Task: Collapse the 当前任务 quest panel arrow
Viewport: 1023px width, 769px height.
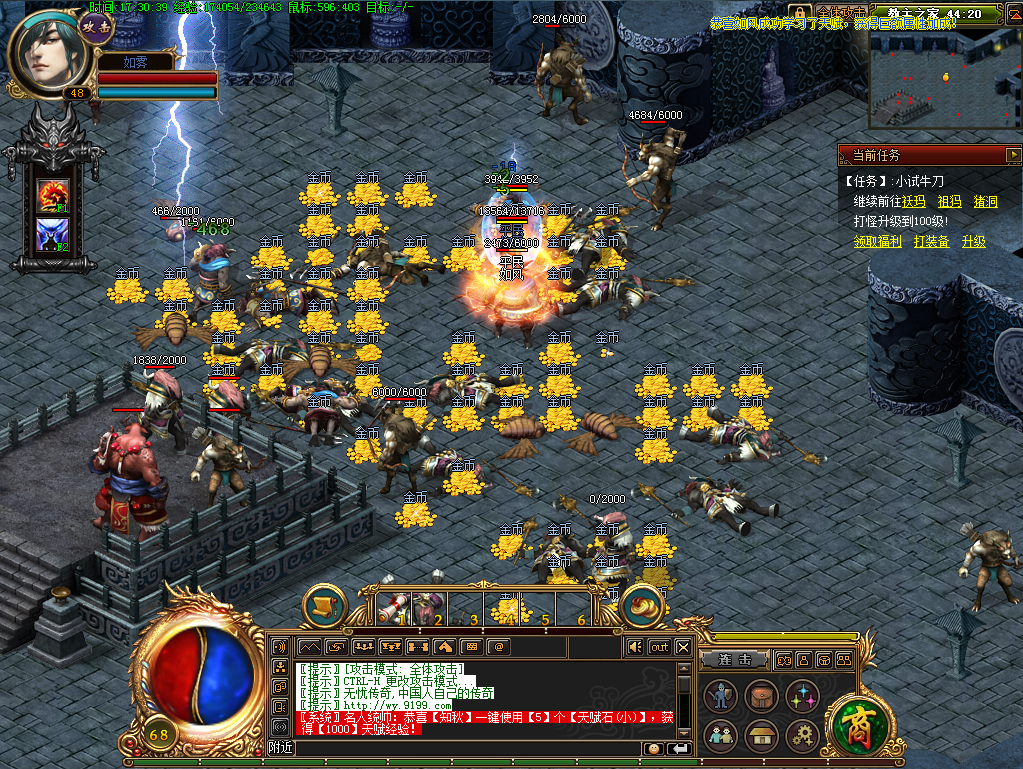Action: 1013,155
